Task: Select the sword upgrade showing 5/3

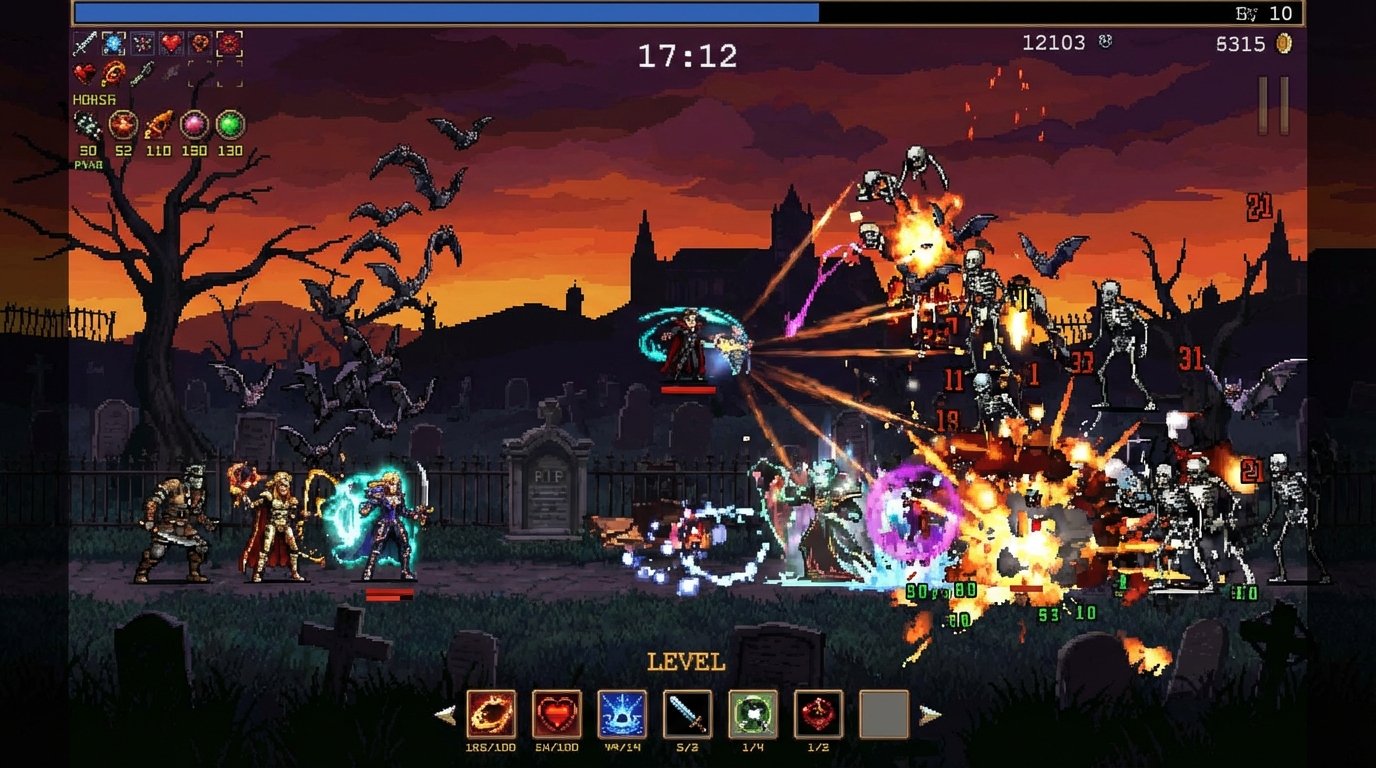Action: click(687, 714)
